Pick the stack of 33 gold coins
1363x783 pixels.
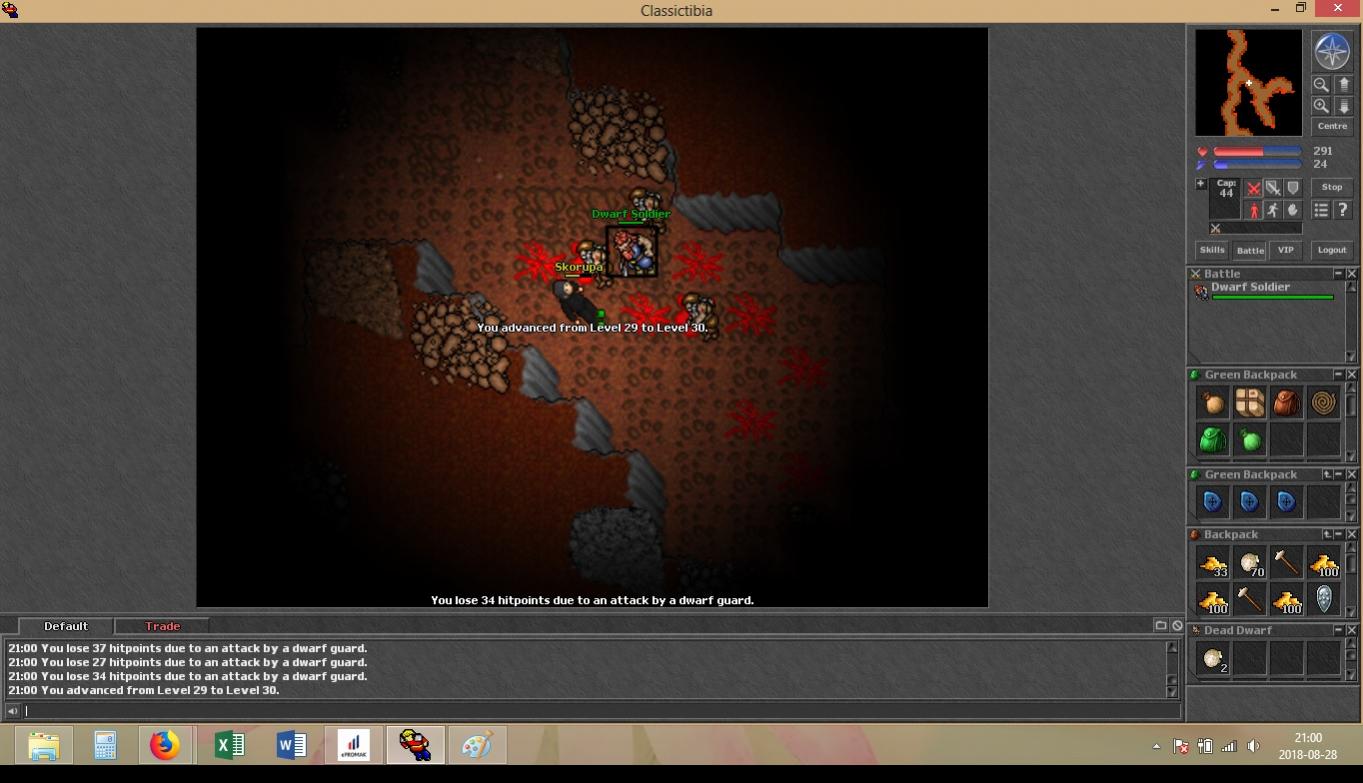click(x=1213, y=564)
